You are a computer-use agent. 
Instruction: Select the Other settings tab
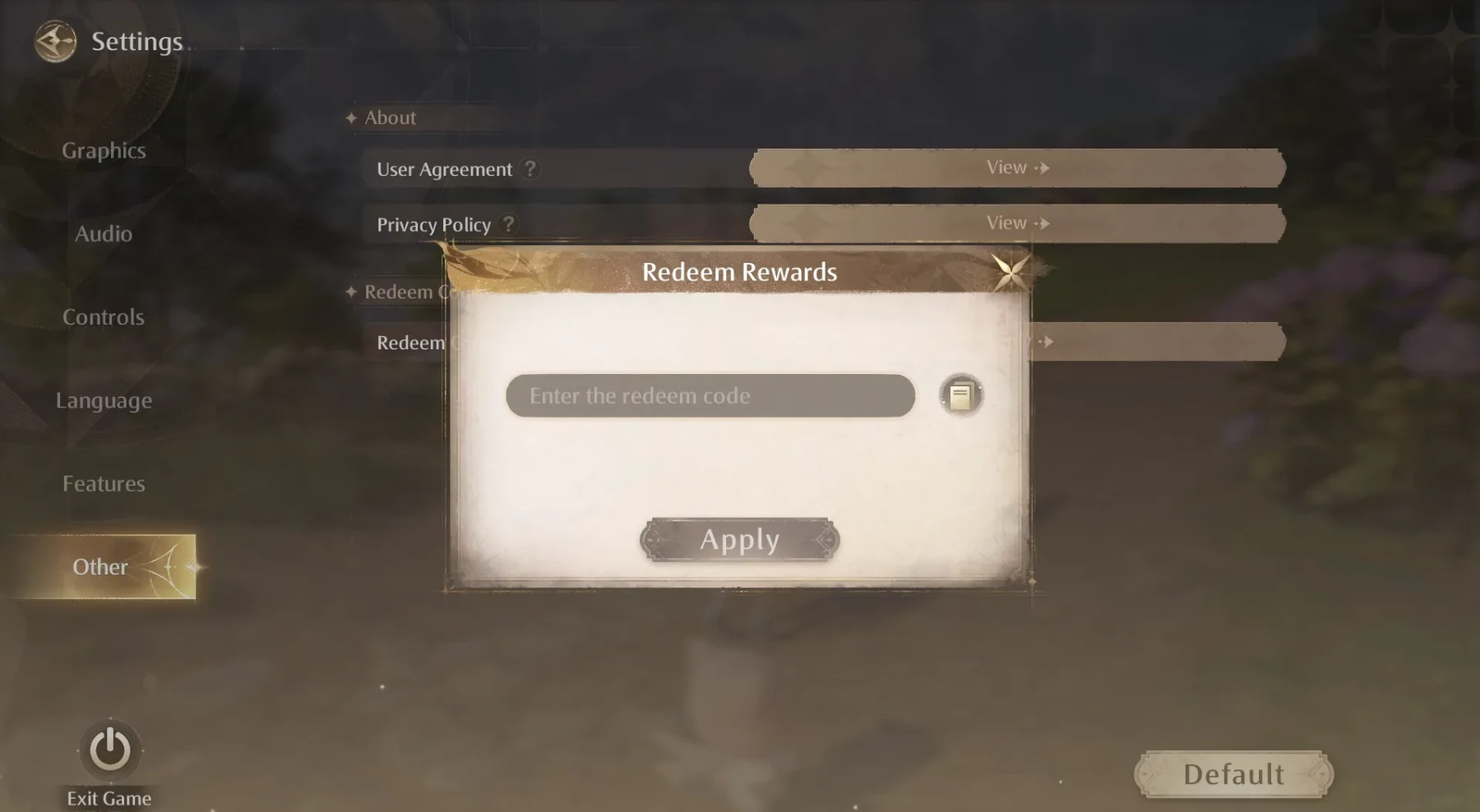100,566
